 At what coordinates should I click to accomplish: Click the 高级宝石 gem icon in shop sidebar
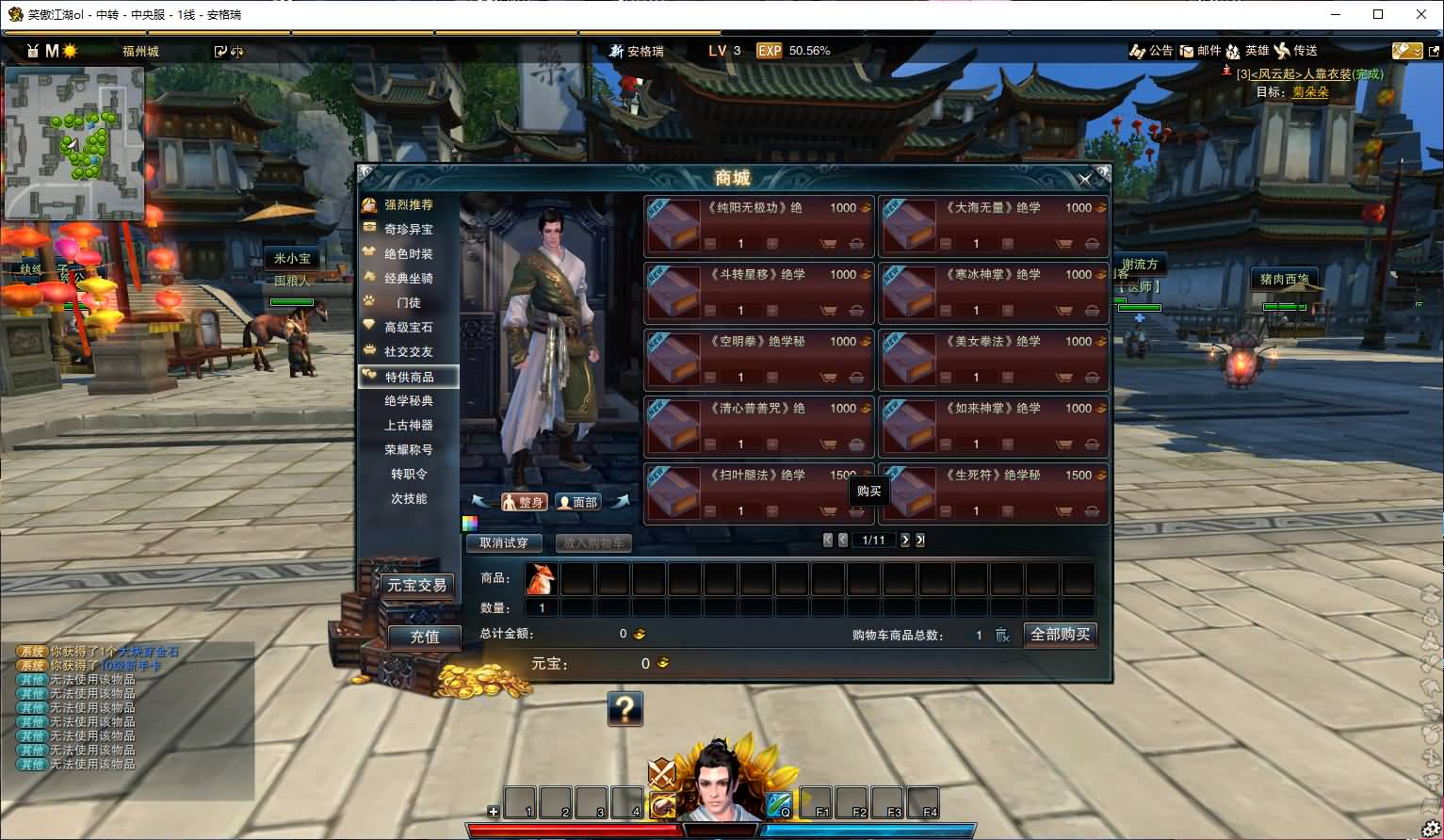[x=369, y=327]
